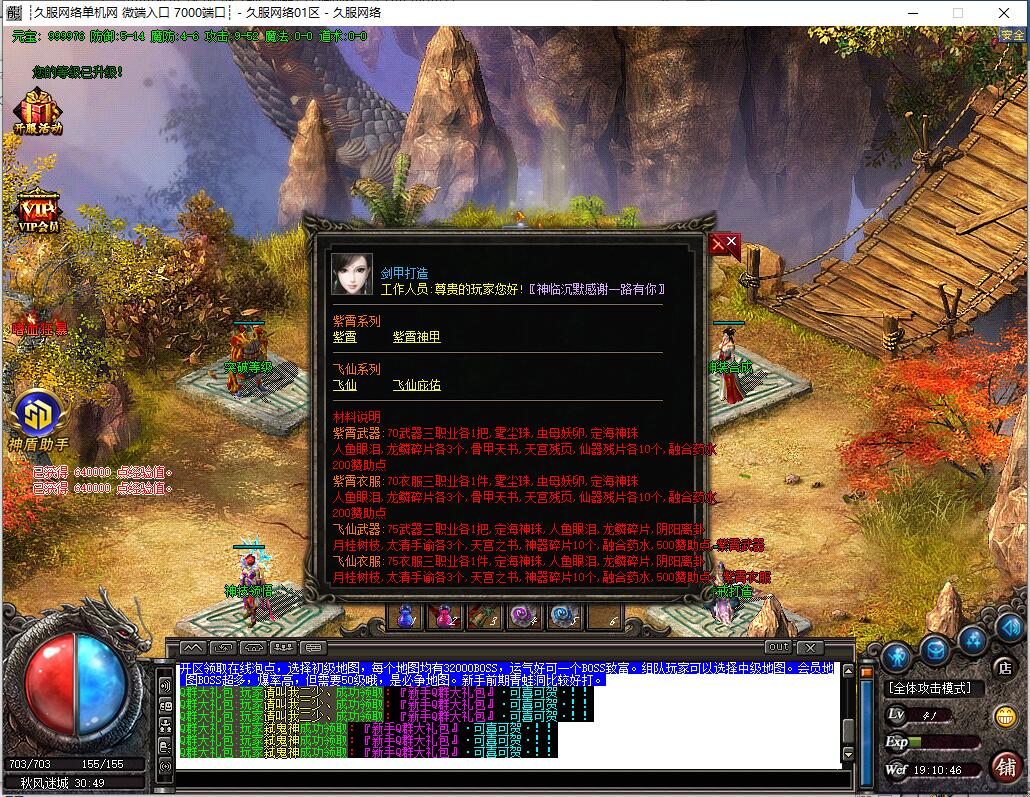The image size is (1030, 797).
Task: Open the VIP会员 membership panel
Action: (38, 210)
